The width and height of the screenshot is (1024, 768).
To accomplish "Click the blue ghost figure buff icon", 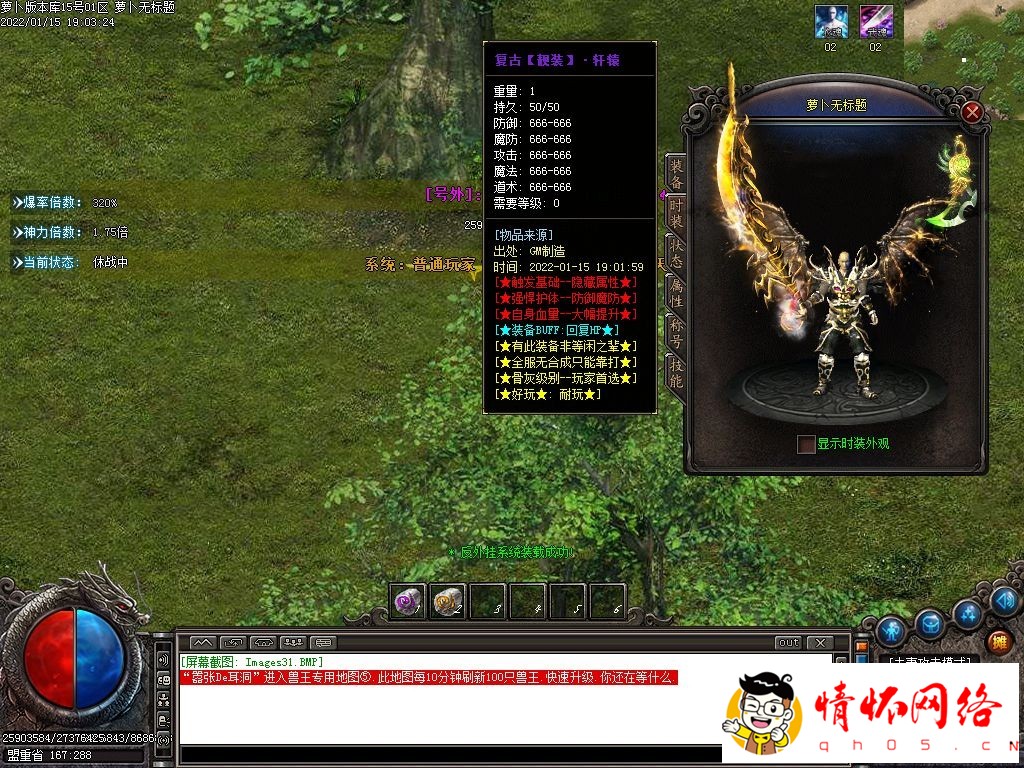I will pos(831,21).
